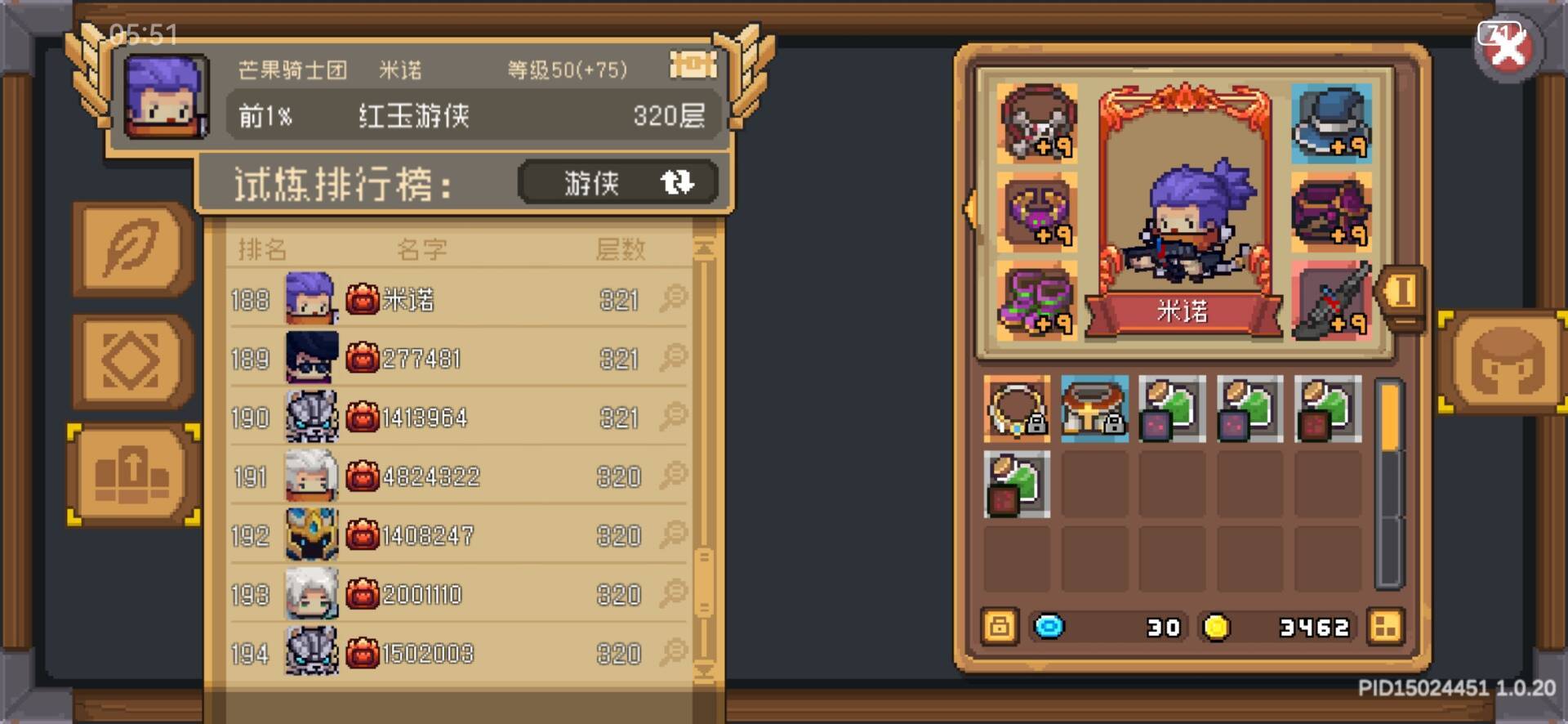Inspect player 277481 via magnifier icon
This screenshot has height=724, width=1568.
672,358
